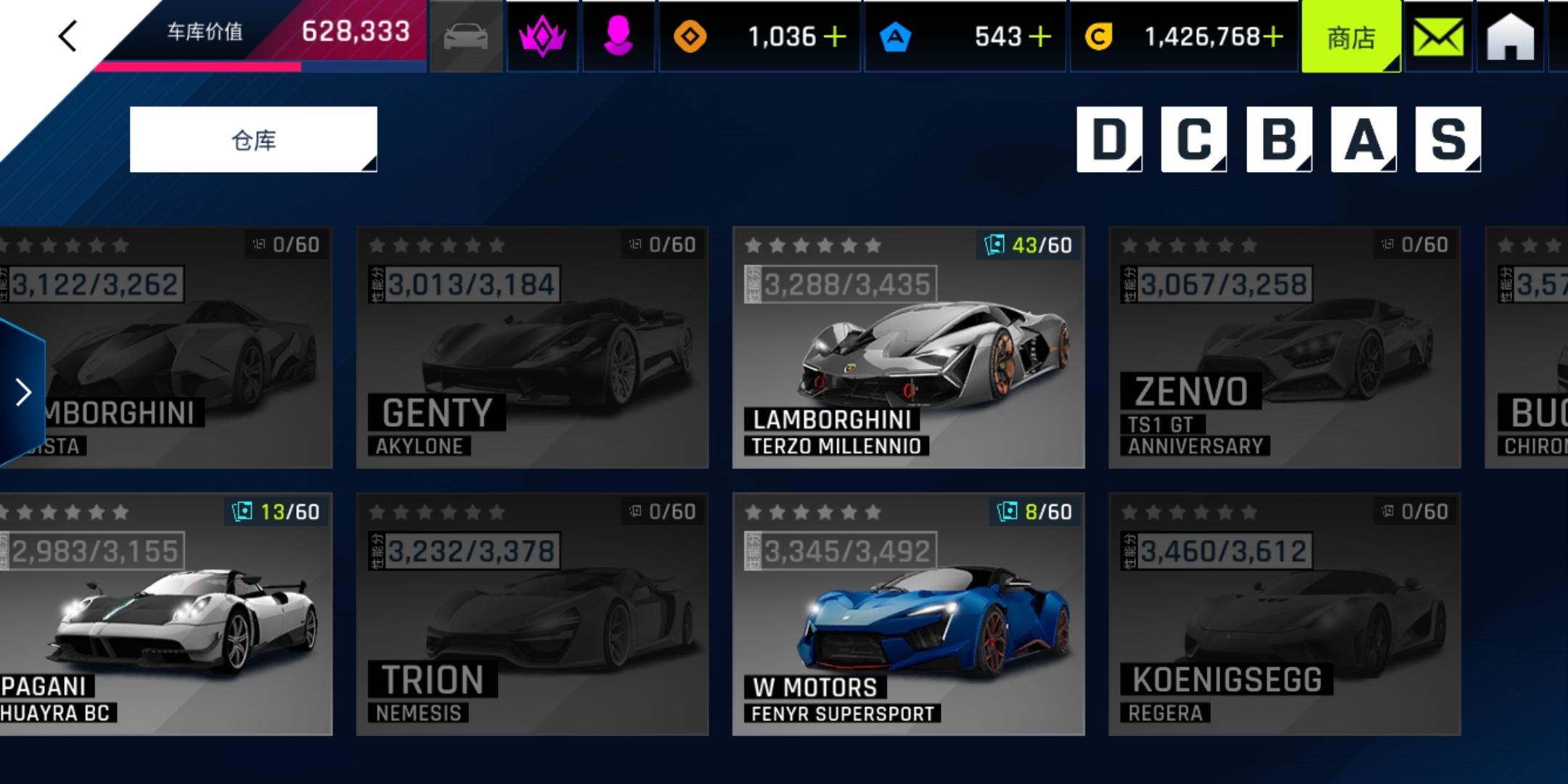This screenshot has height=784, width=1568.
Task: Open the magenta player profile icon
Action: click(x=618, y=36)
